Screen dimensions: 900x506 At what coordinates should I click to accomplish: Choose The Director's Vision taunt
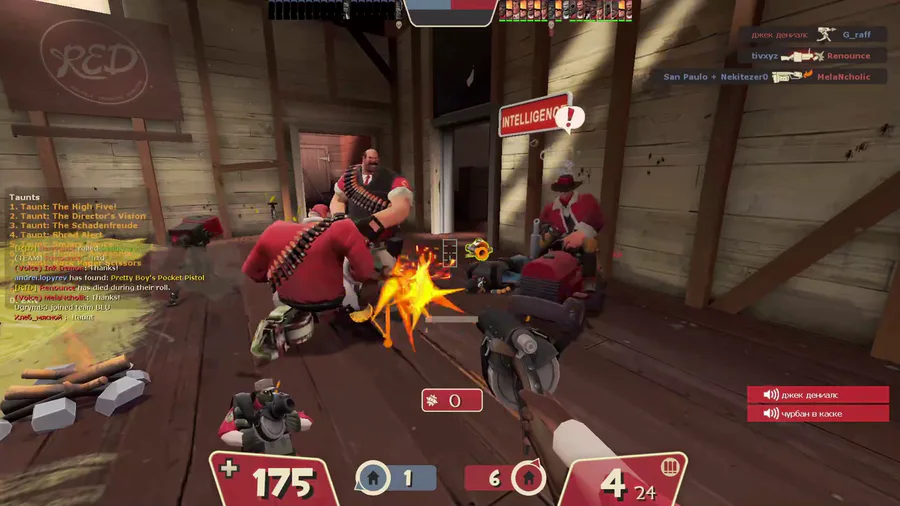click(x=78, y=216)
